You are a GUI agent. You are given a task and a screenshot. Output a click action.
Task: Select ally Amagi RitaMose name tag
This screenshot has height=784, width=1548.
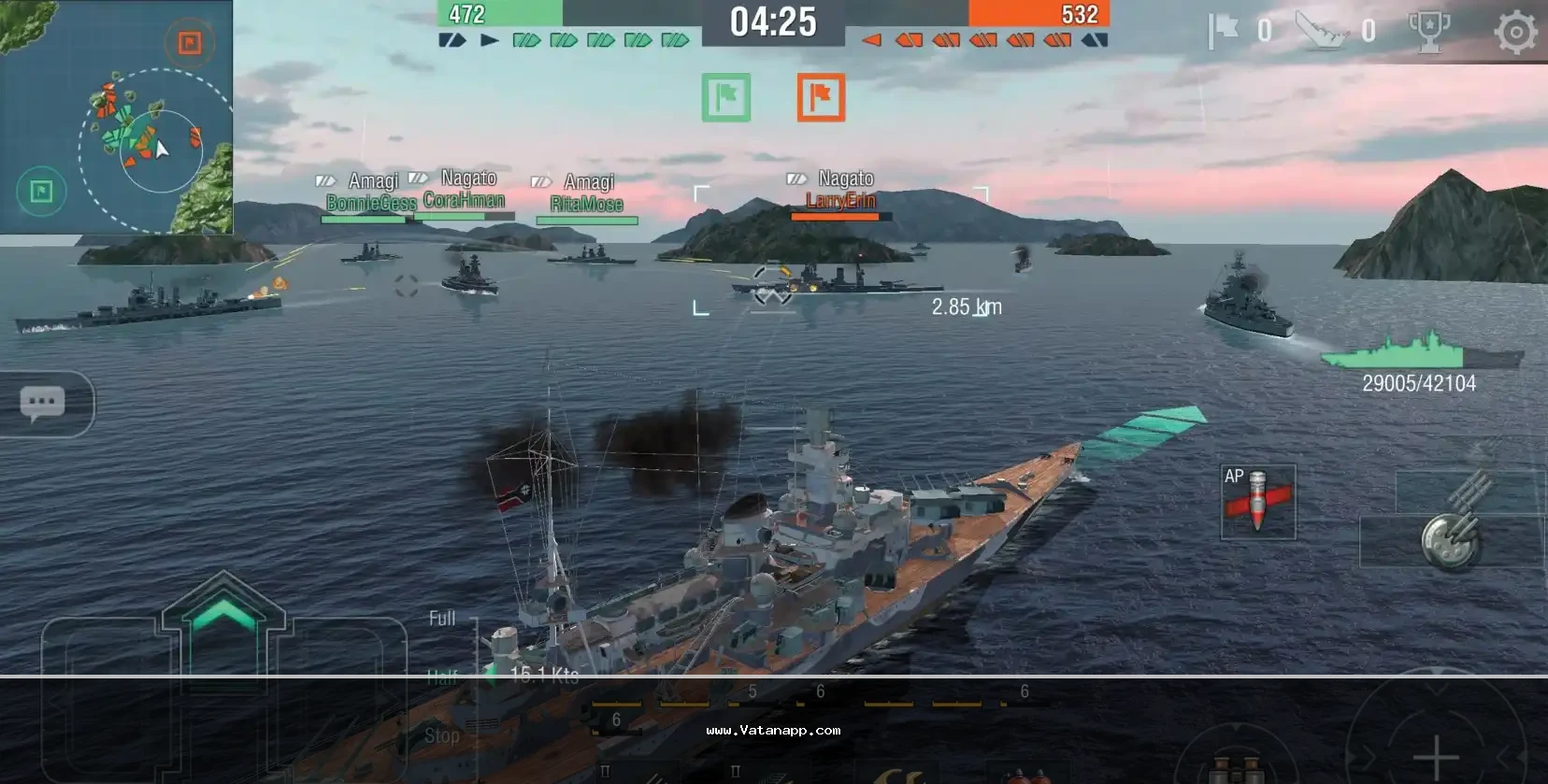[587, 193]
